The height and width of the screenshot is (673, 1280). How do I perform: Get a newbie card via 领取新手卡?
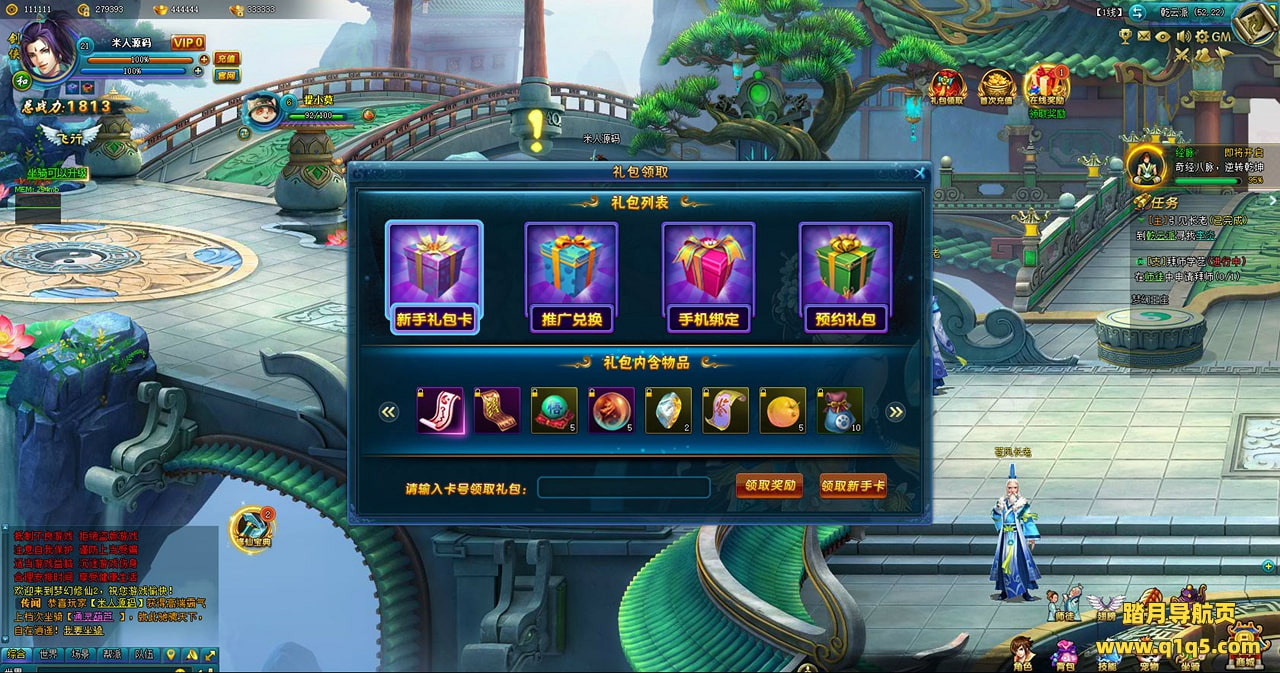(853, 486)
